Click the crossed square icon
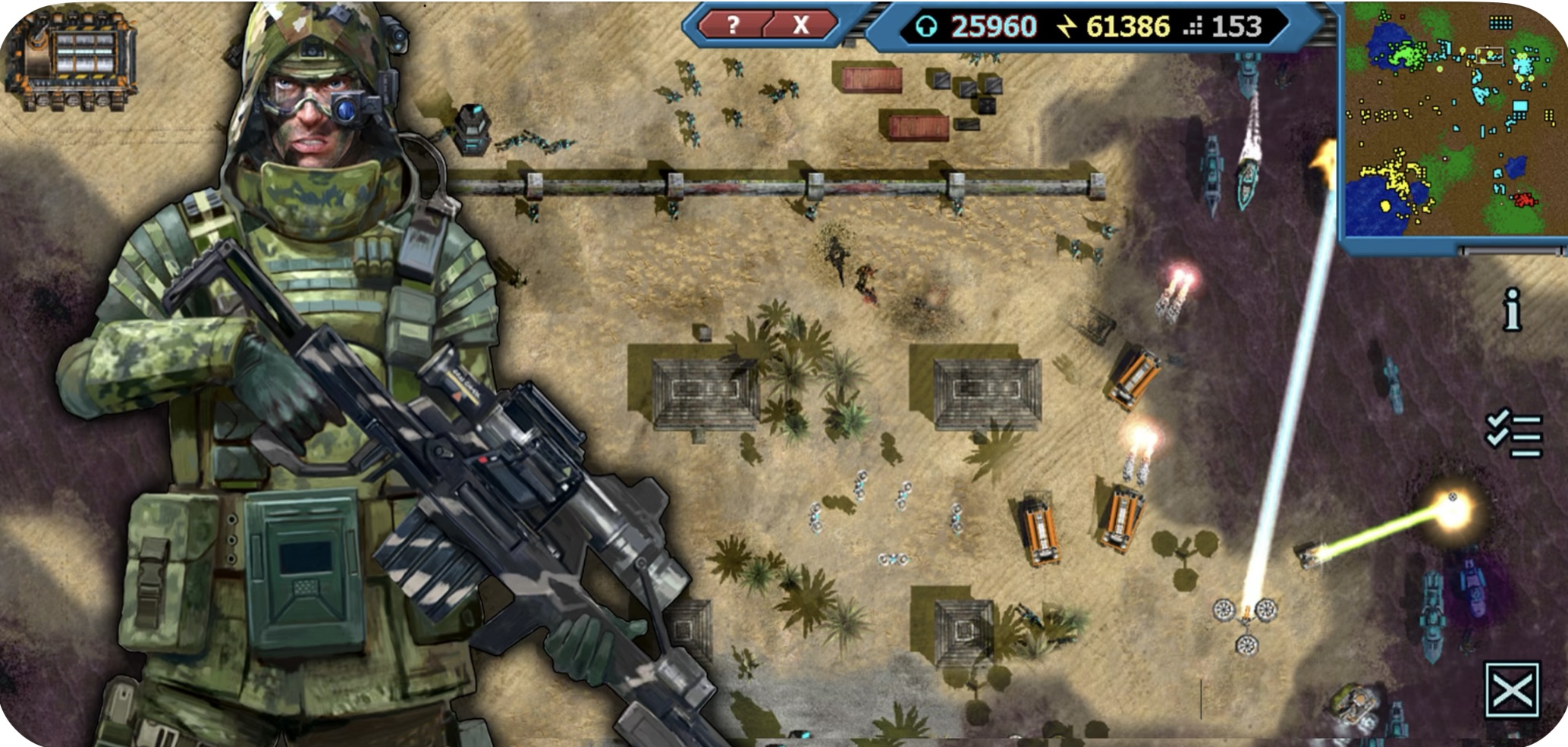 [1512, 689]
